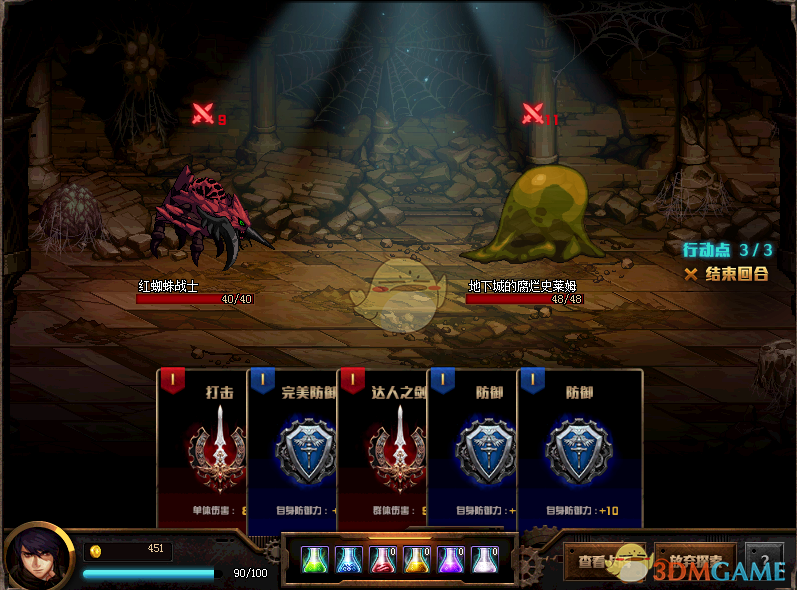Open the question mark help button
Viewport: 797px width, 590px height.
click(x=764, y=561)
